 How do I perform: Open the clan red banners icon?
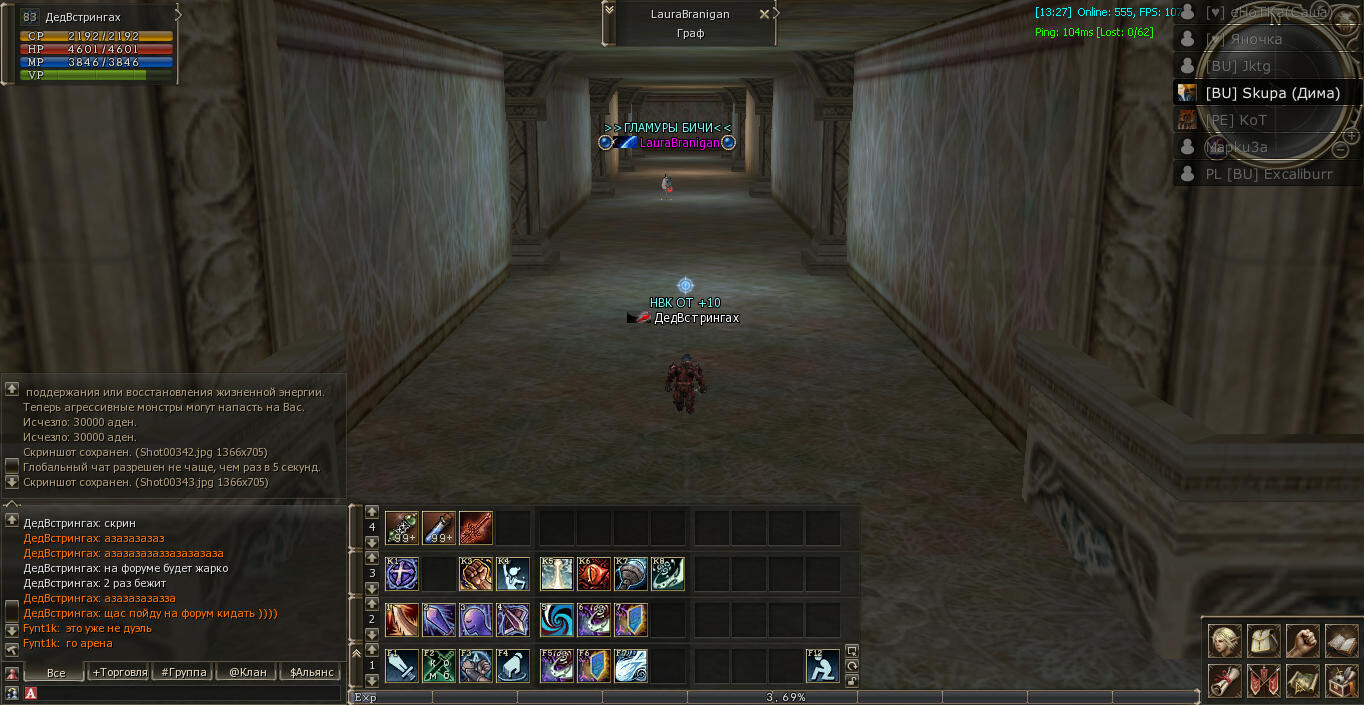[x=1263, y=681]
